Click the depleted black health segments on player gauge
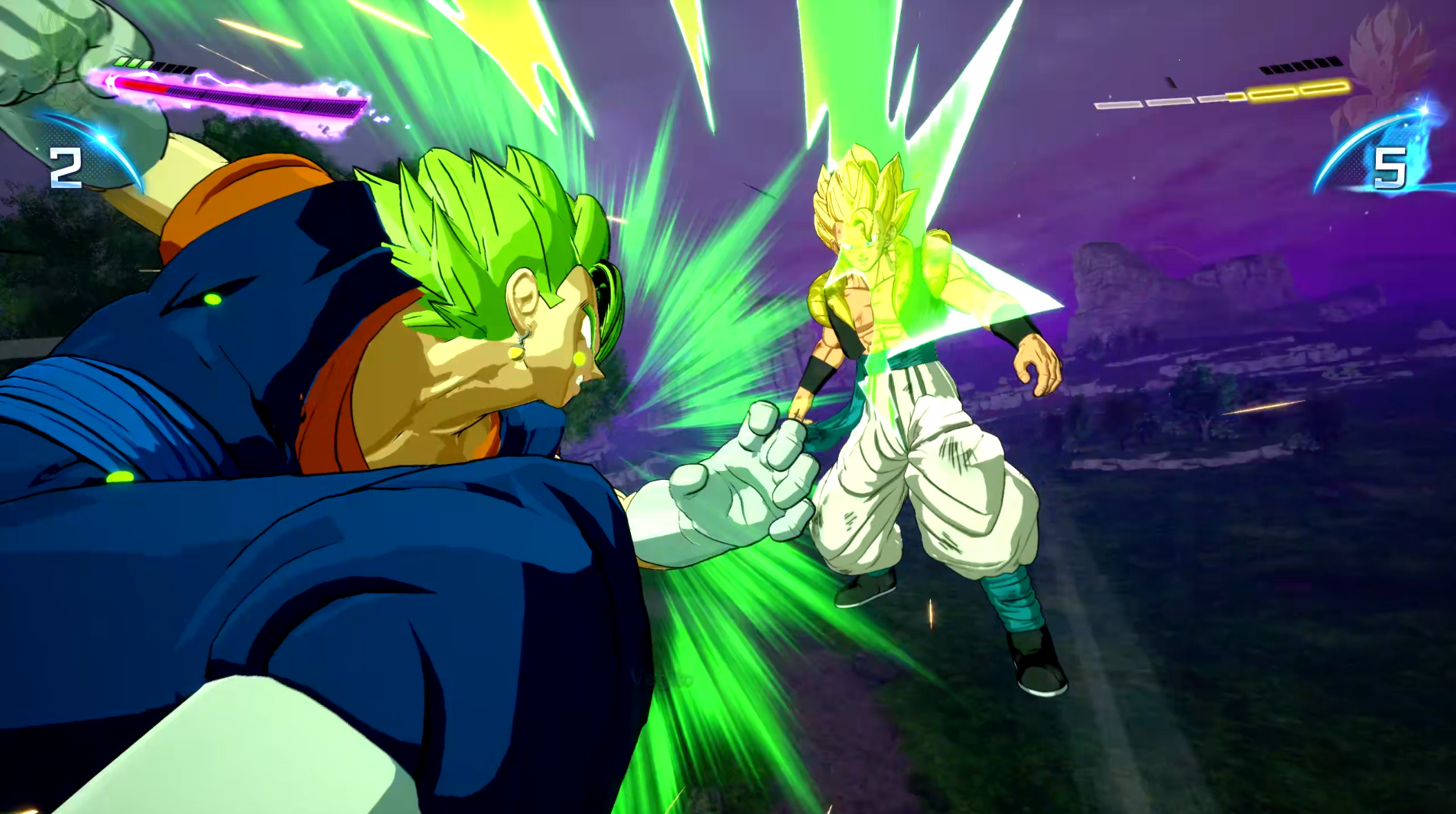The image size is (1456, 814). [174, 68]
